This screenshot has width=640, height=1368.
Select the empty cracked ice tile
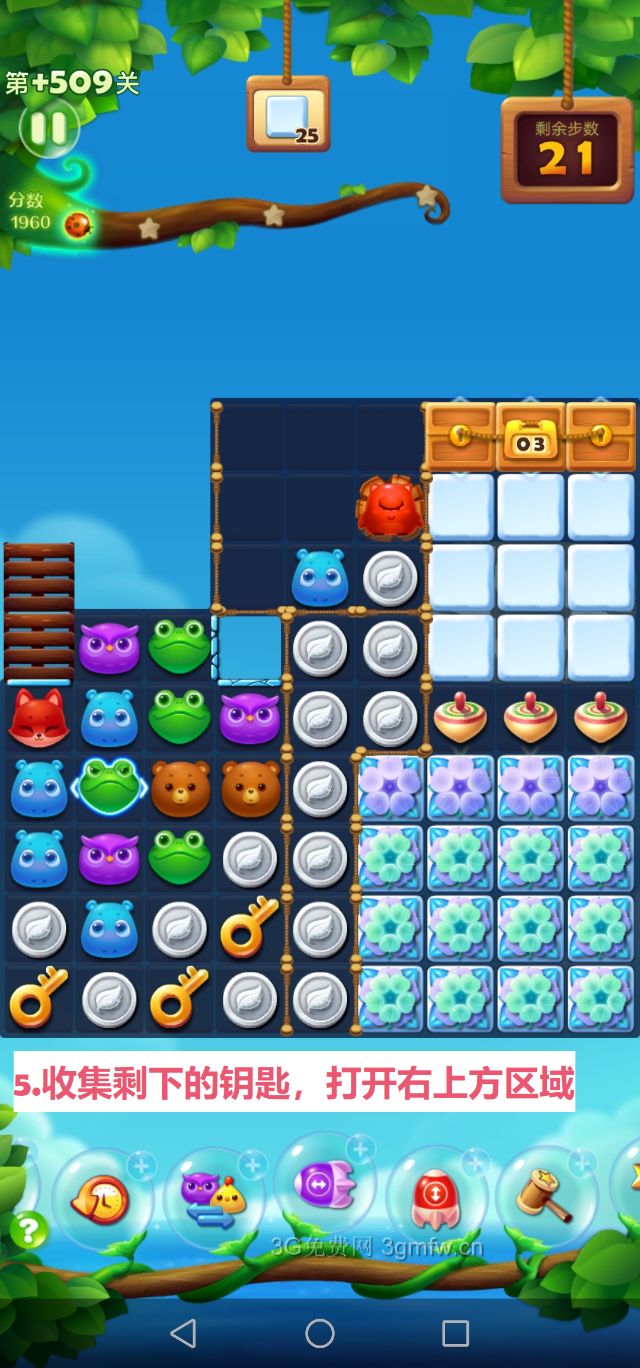[x=249, y=648]
